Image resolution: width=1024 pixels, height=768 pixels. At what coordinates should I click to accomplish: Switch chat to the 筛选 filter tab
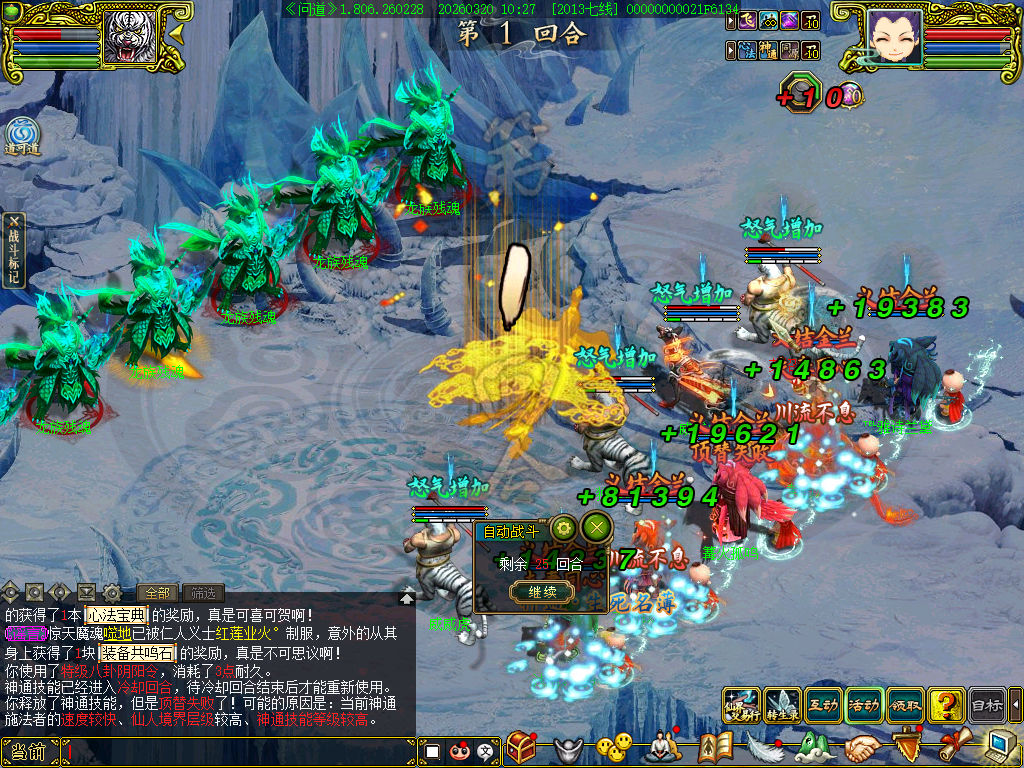coord(202,593)
